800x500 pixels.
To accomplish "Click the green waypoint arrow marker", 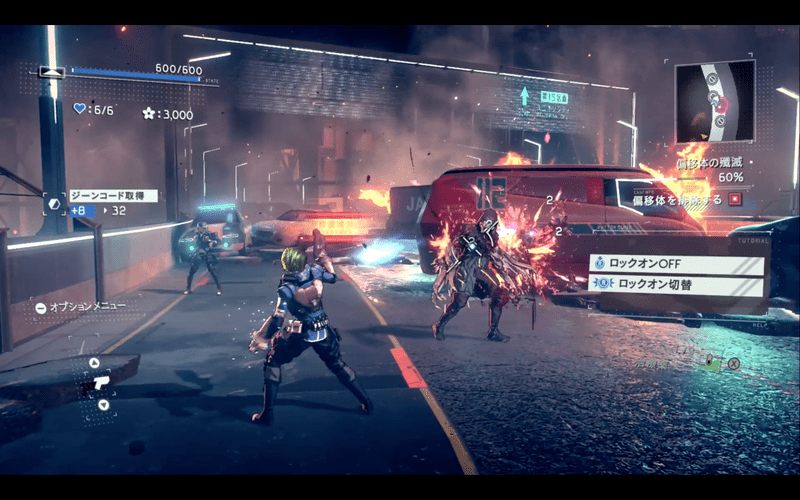I will (523, 96).
